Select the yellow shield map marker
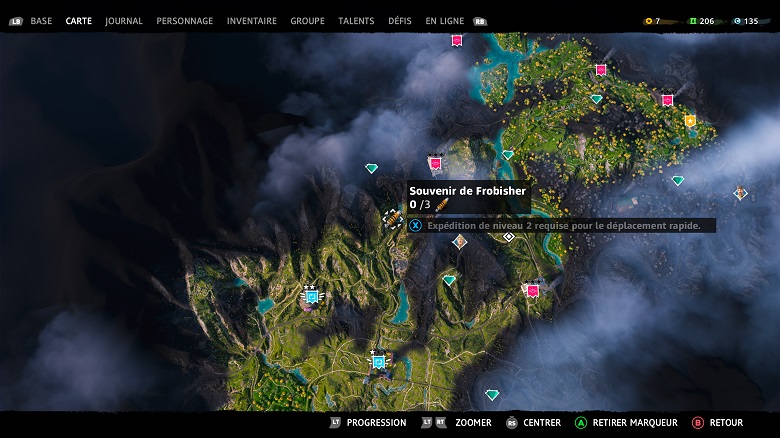The height and width of the screenshot is (438, 780). (689, 121)
